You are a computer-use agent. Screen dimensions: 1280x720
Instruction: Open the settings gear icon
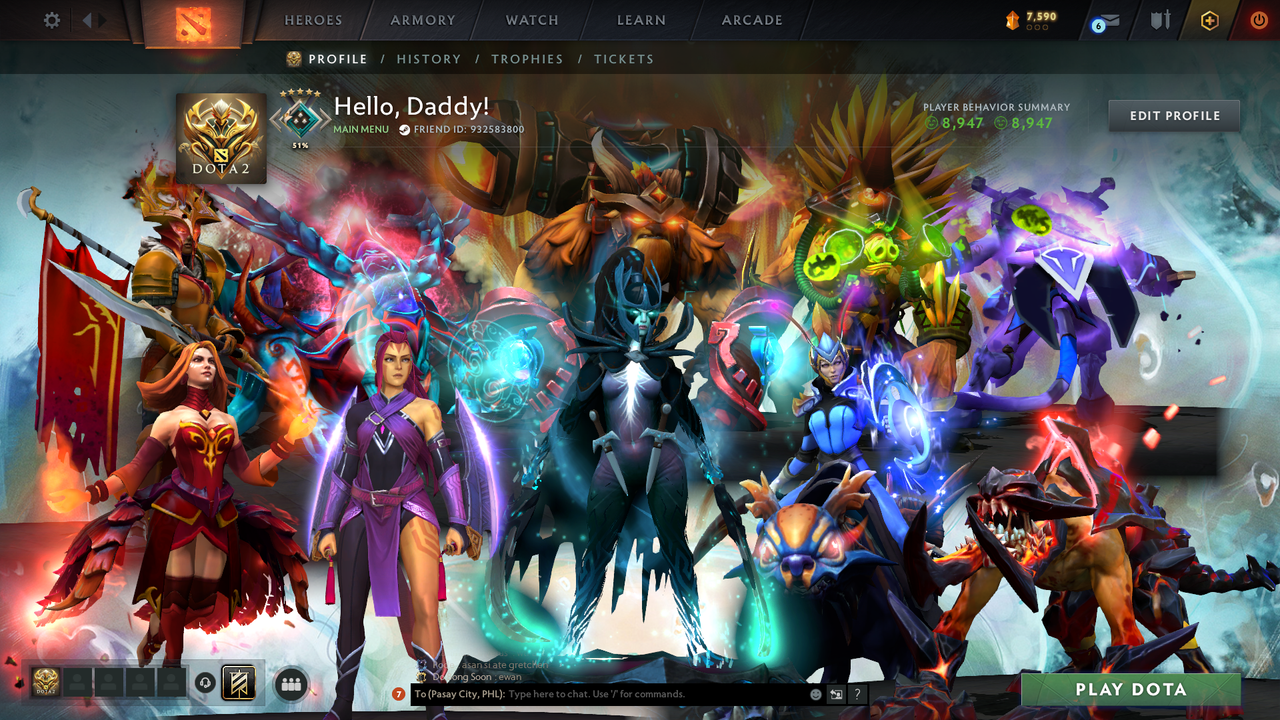click(x=52, y=18)
